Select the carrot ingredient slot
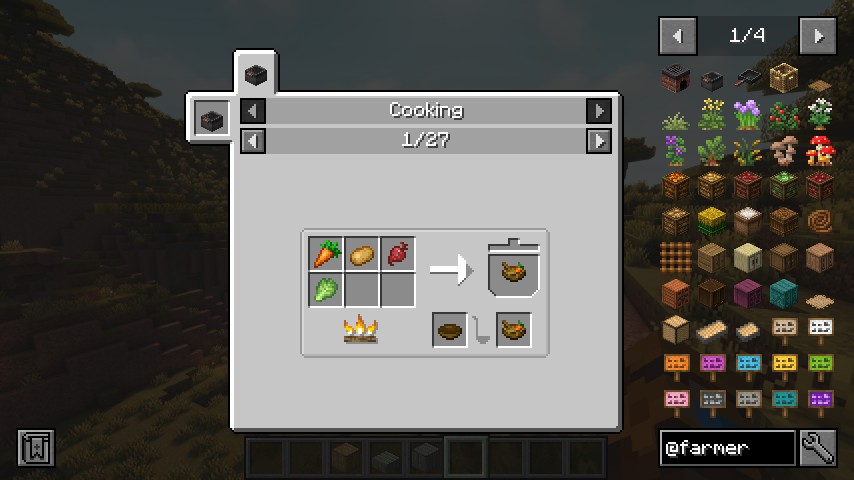 coord(326,254)
